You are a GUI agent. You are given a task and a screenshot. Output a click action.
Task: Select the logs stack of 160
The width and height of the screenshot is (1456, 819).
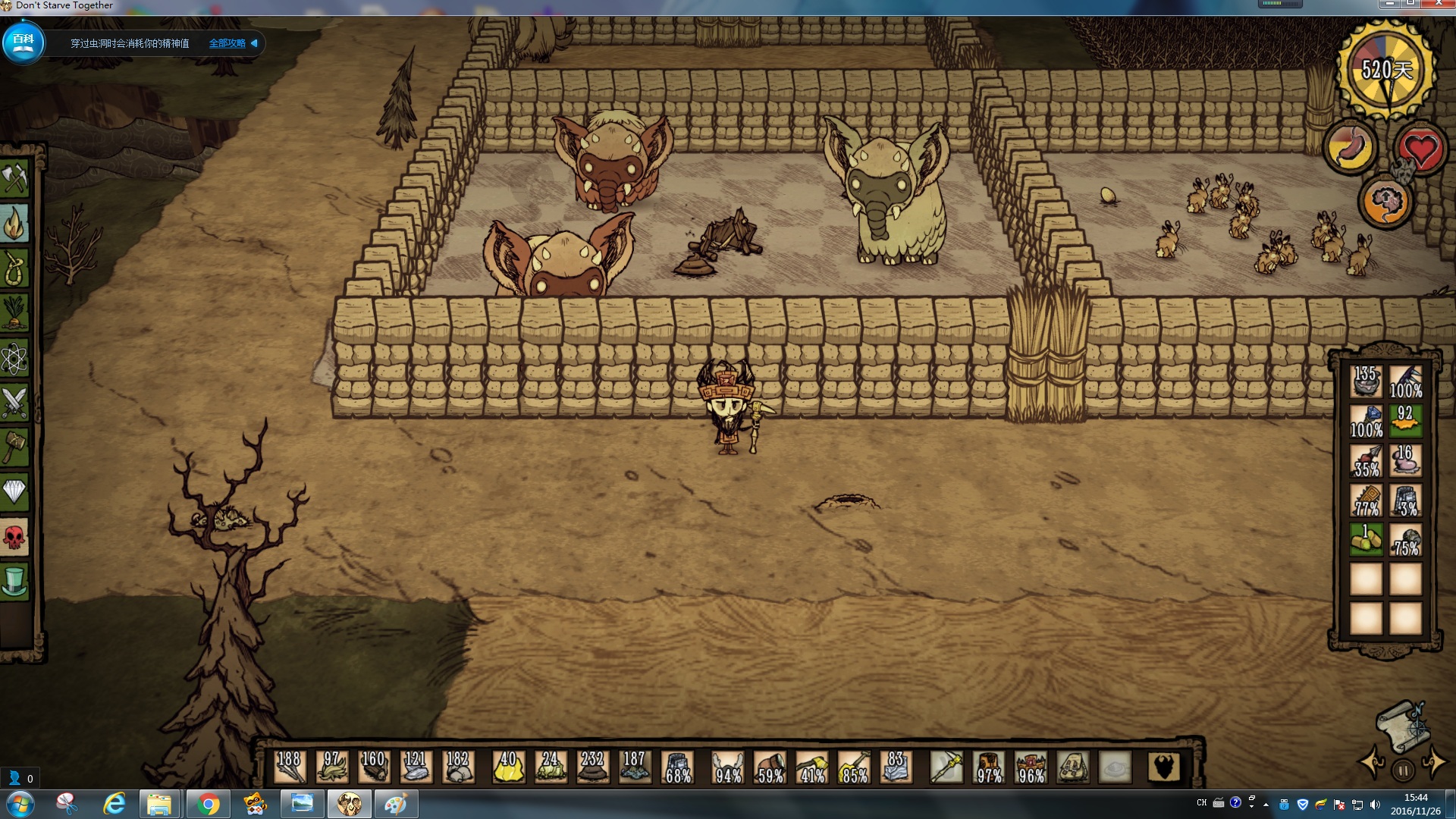coord(373,767)
